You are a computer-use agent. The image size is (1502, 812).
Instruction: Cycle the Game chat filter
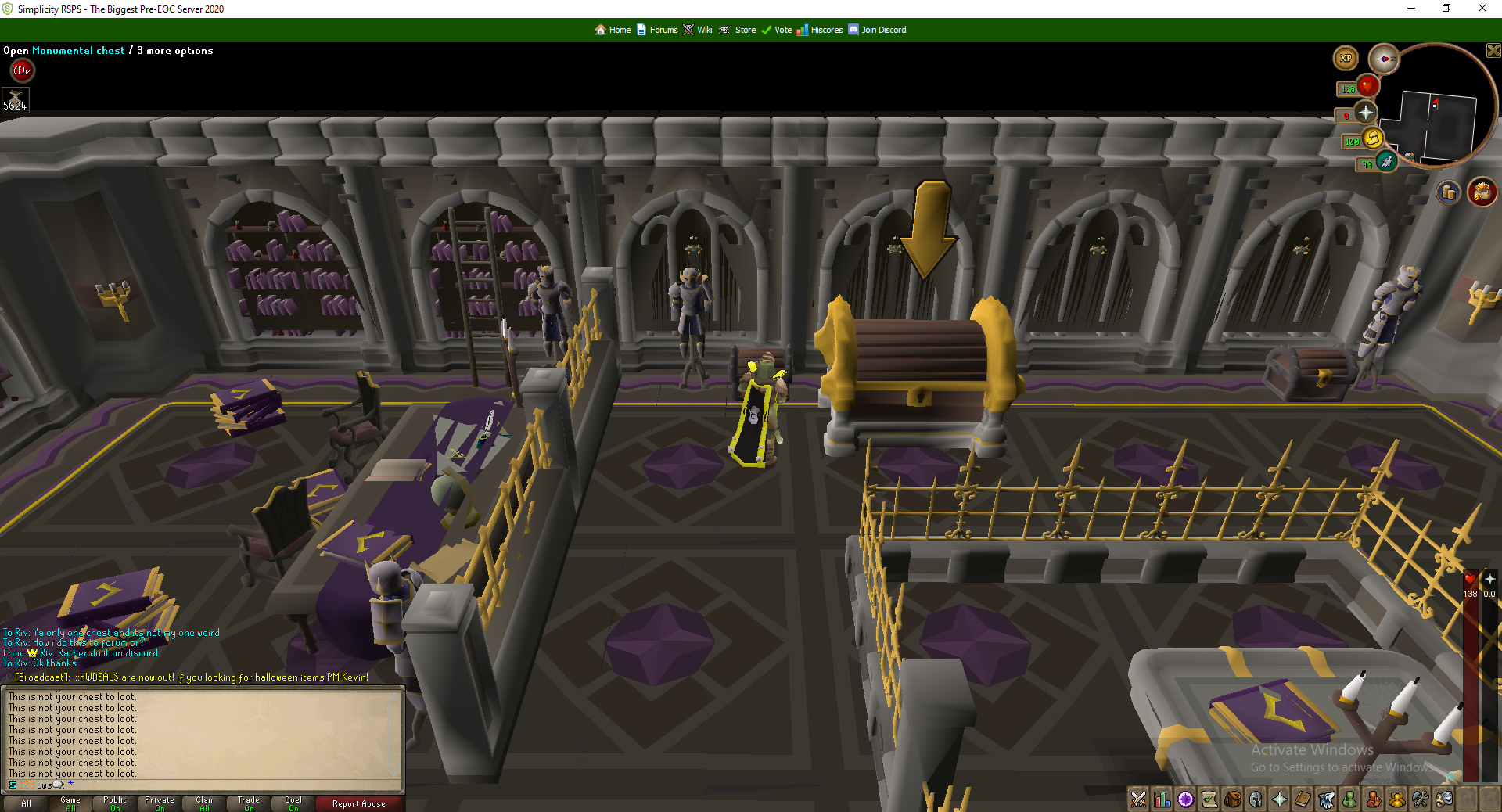[x=70, y=803]
